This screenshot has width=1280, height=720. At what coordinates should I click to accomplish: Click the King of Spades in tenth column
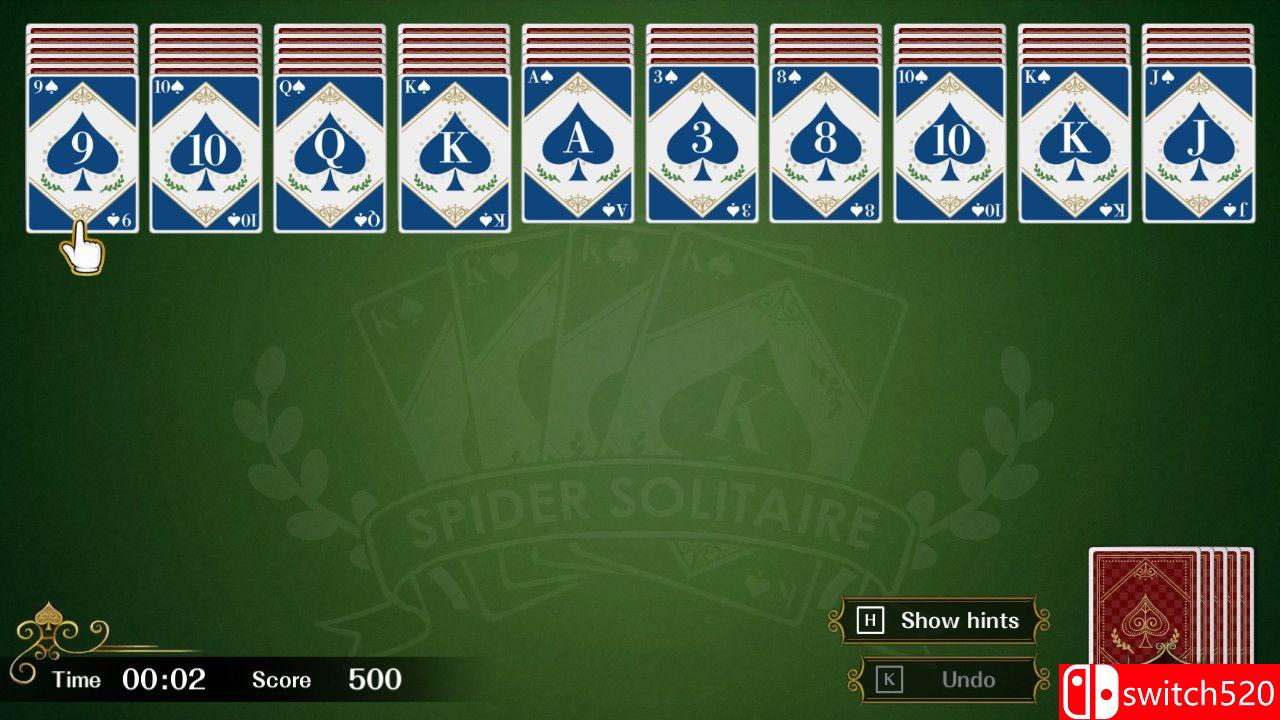point(1074,150)
